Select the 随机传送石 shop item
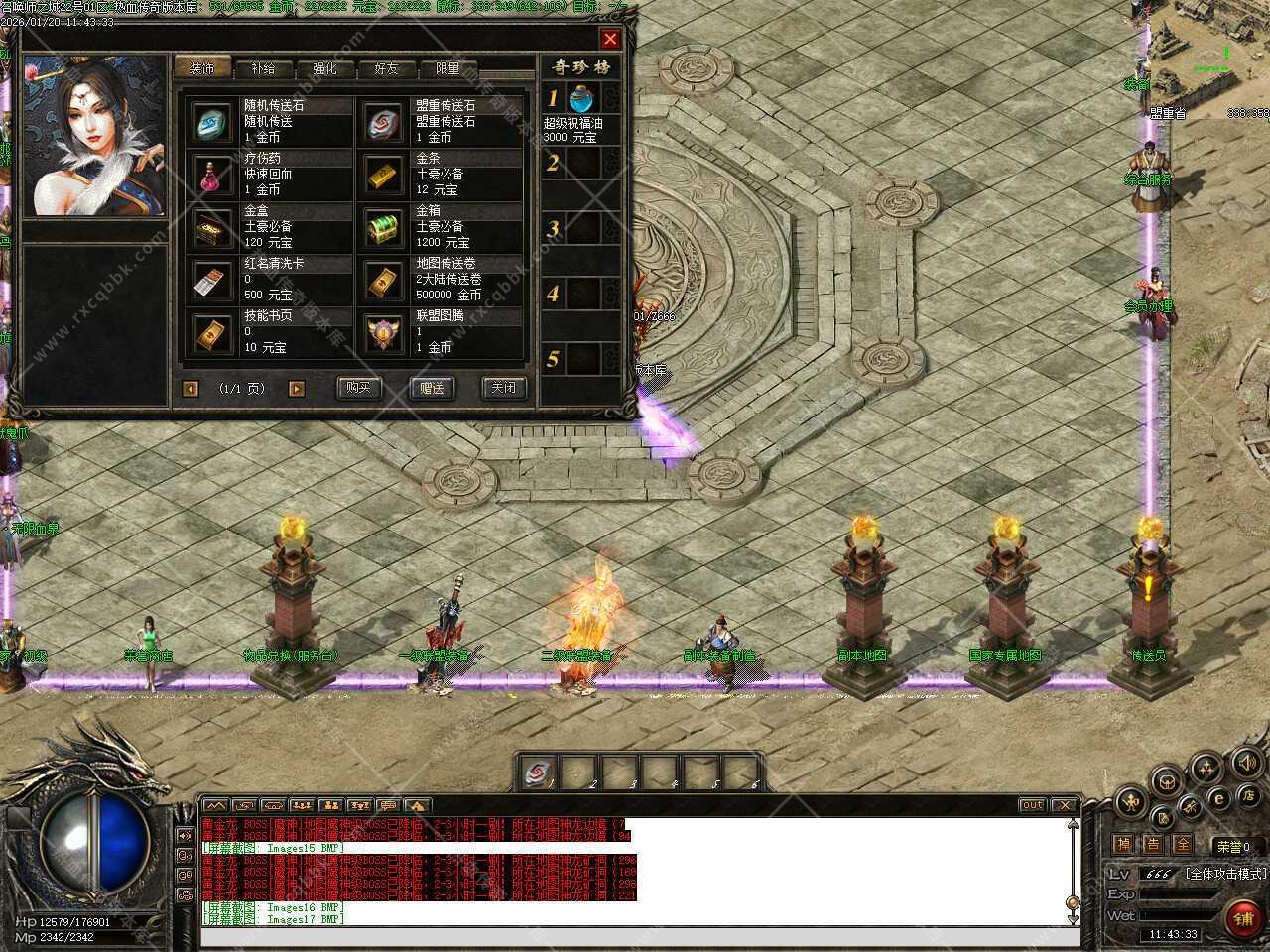 point(211,122)
